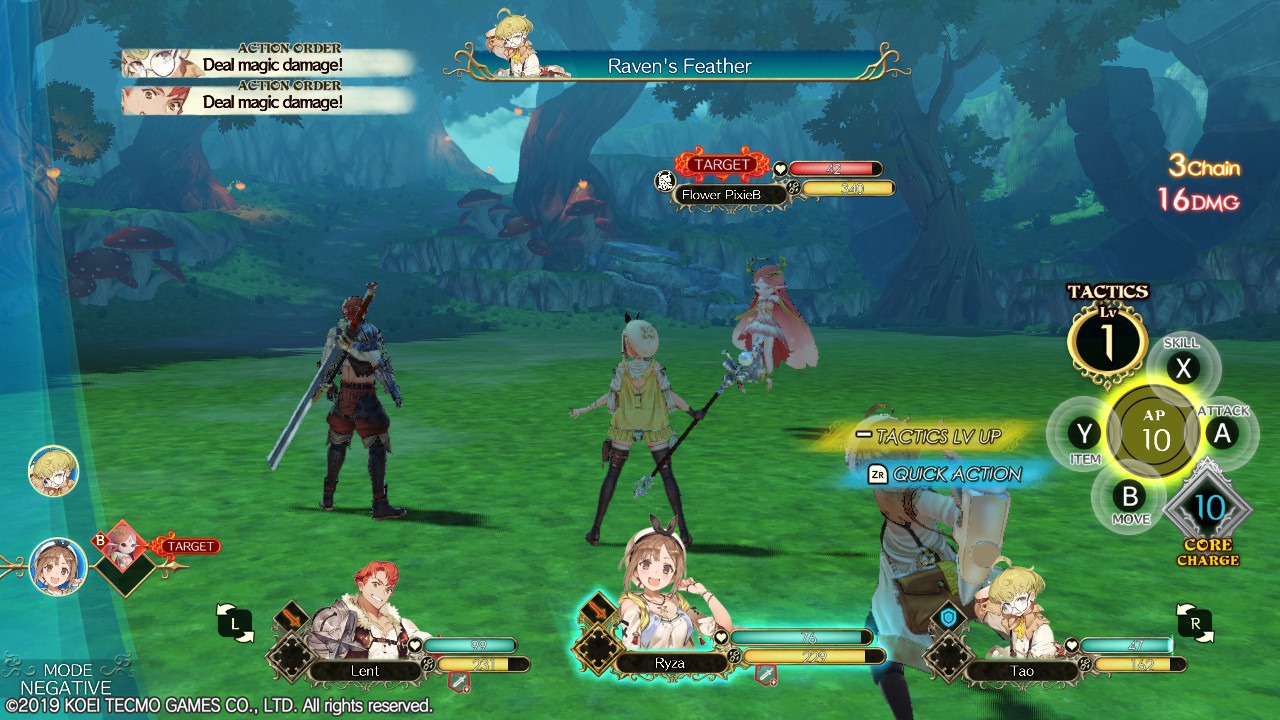Choose the Attack command
Screen dimensions: 1280x720
[1221, 433]
